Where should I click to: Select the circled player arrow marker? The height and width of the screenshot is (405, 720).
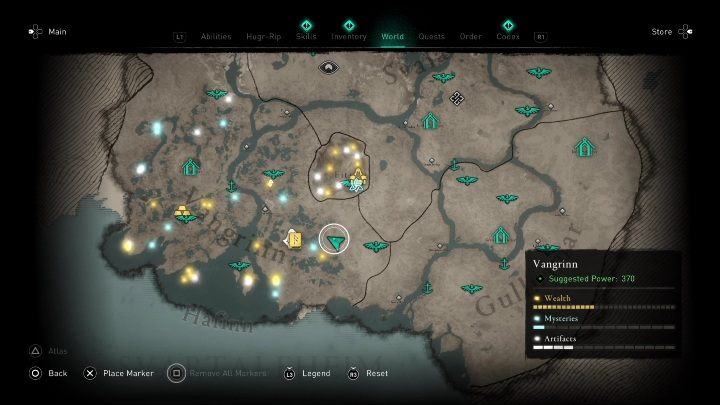tap(334, 240)
